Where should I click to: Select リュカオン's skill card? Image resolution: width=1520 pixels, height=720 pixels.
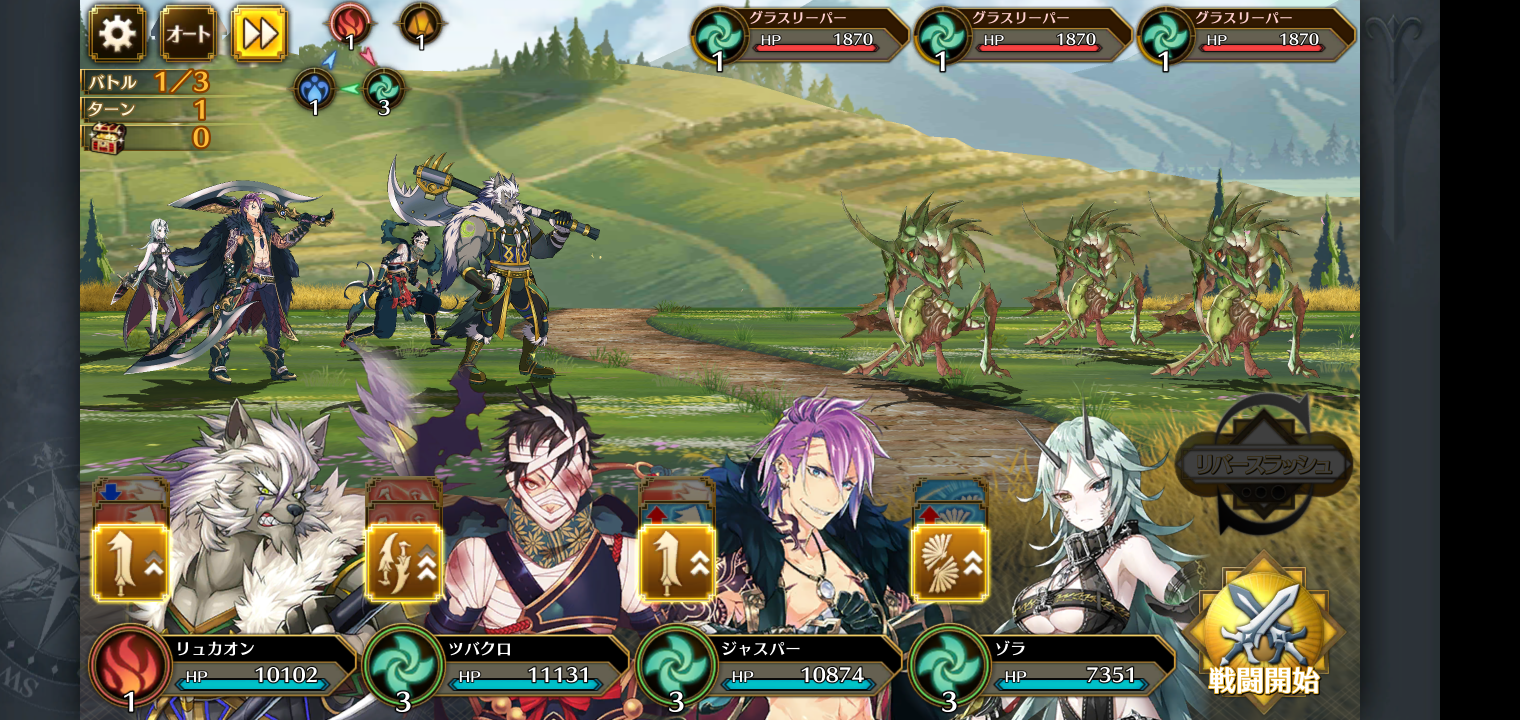coord(131,561)
